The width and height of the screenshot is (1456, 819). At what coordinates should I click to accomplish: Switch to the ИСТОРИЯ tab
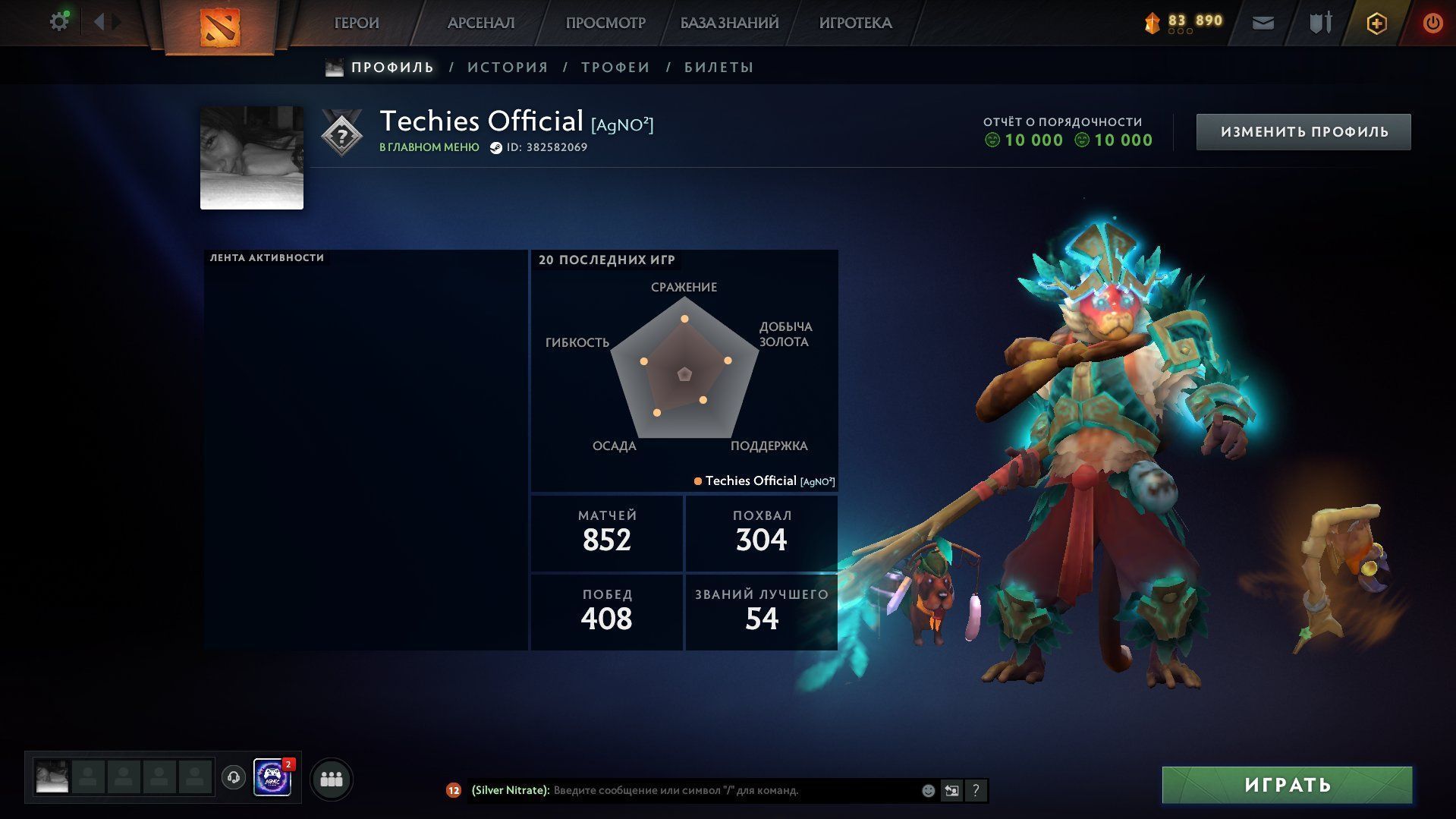point(508,68)
